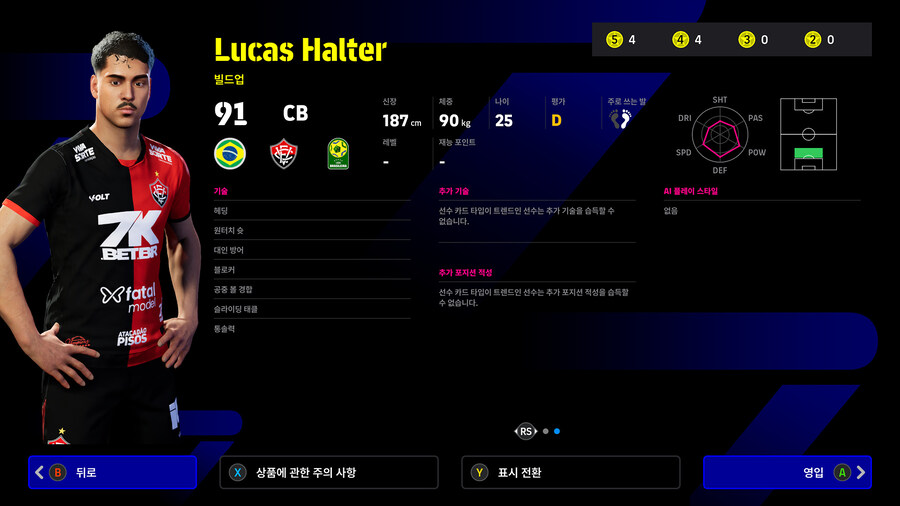
Task: Click the Brazil flag icon
Action: coord(230,154)
